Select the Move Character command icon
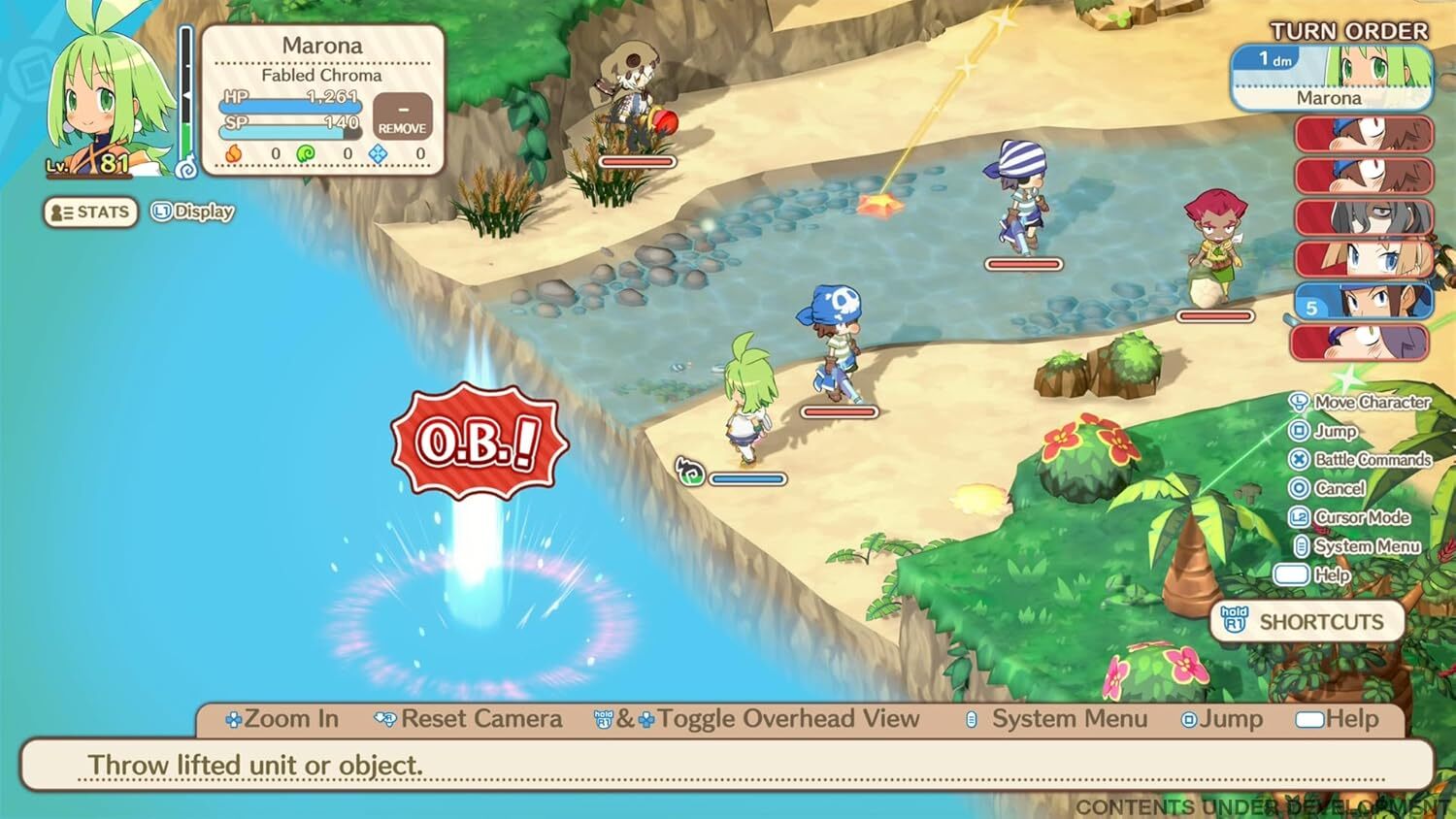 pos(1298,402)
